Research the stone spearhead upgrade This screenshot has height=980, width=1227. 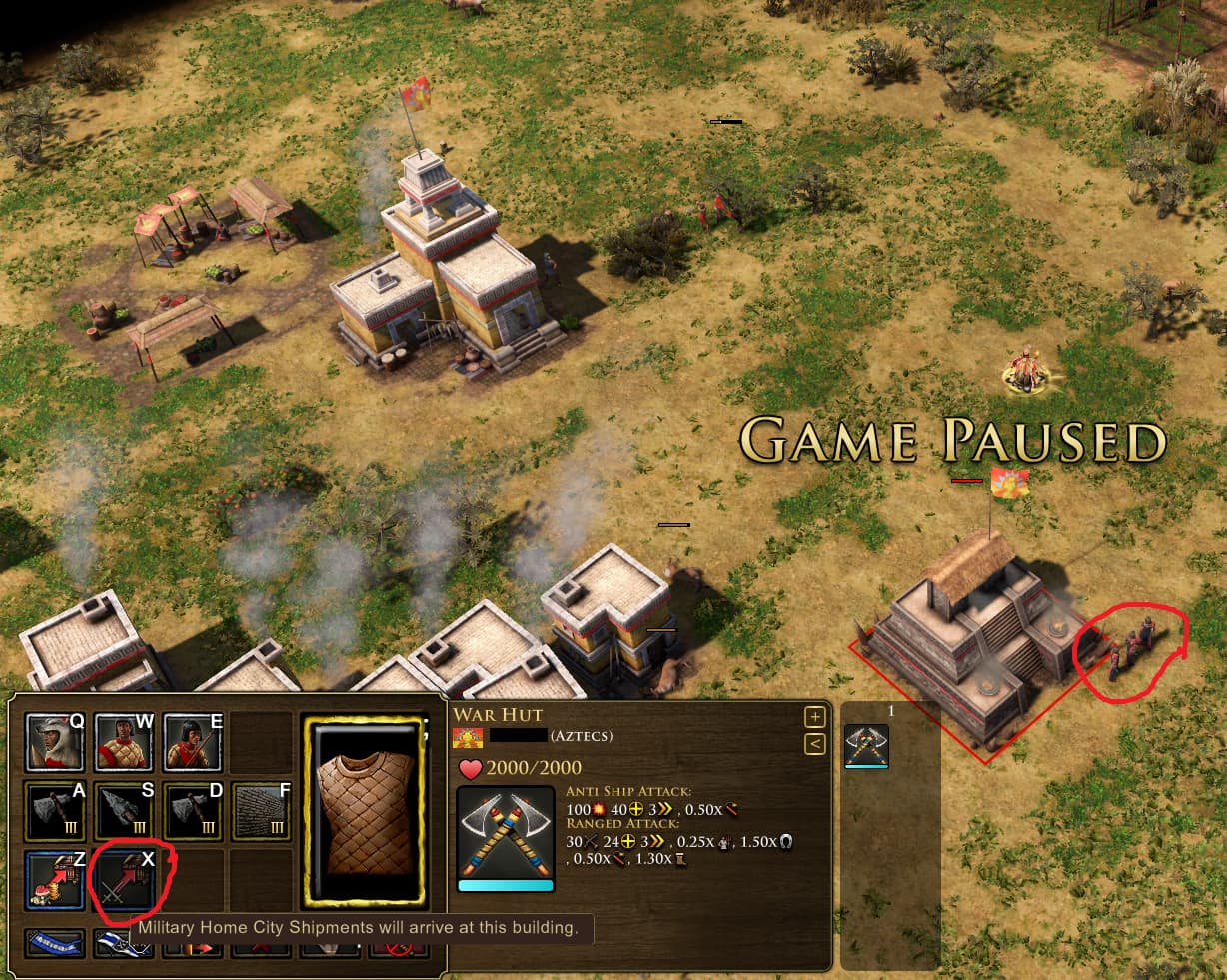124,810
